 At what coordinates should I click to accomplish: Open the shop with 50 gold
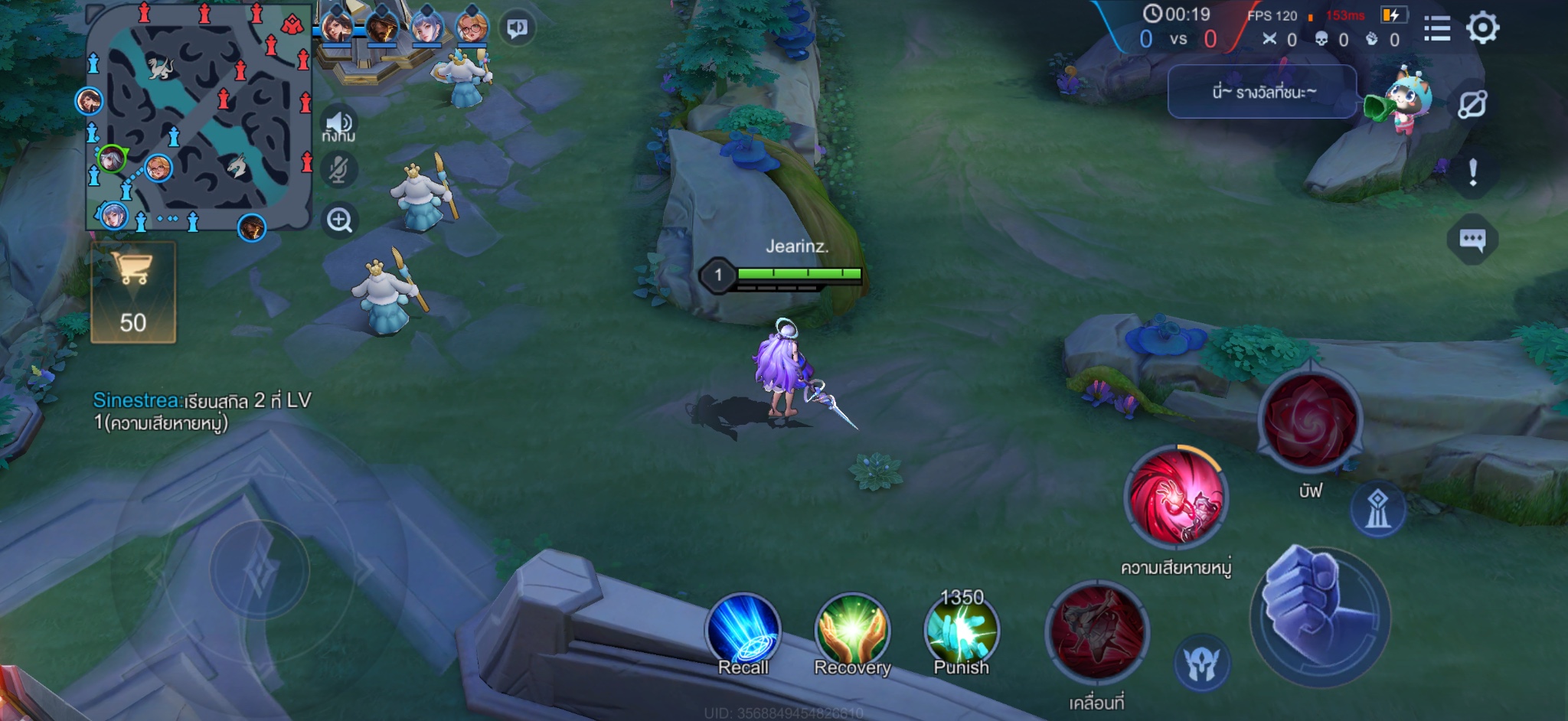133,292
